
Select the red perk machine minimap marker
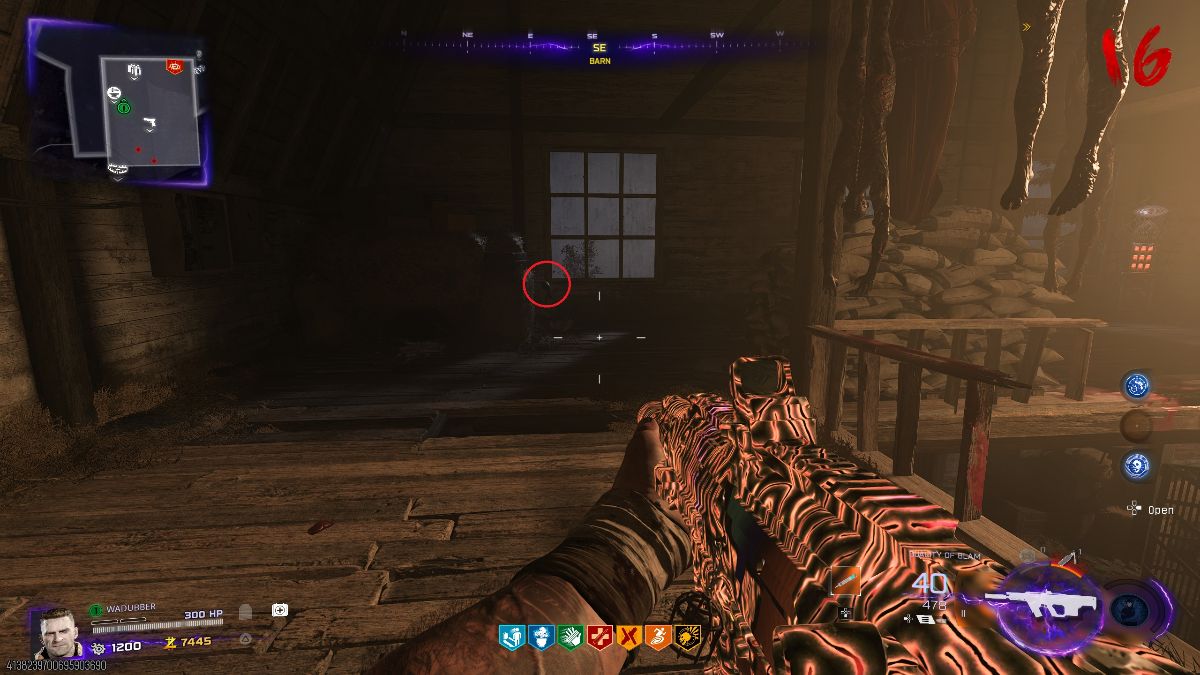[x=174, y=67]
